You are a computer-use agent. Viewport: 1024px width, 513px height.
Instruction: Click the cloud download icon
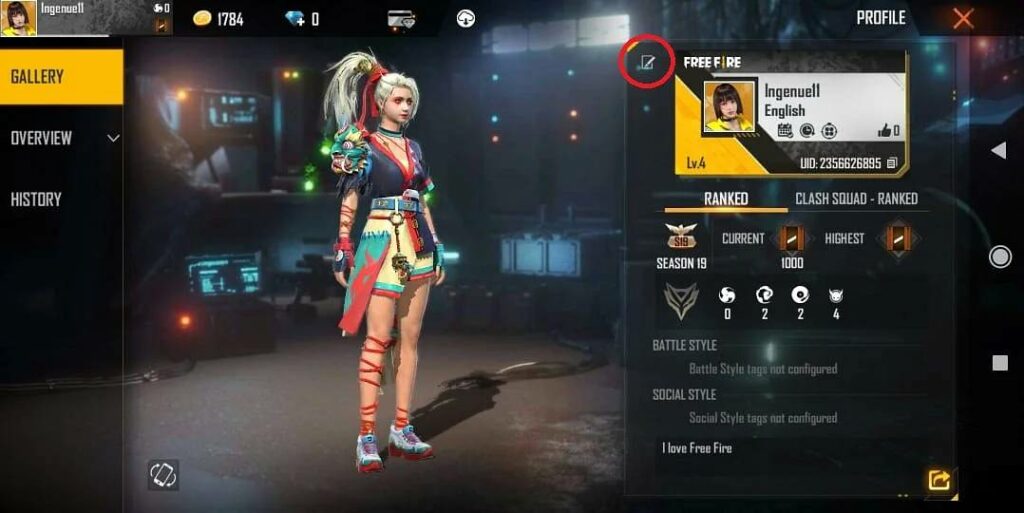[x=465, y=18]
